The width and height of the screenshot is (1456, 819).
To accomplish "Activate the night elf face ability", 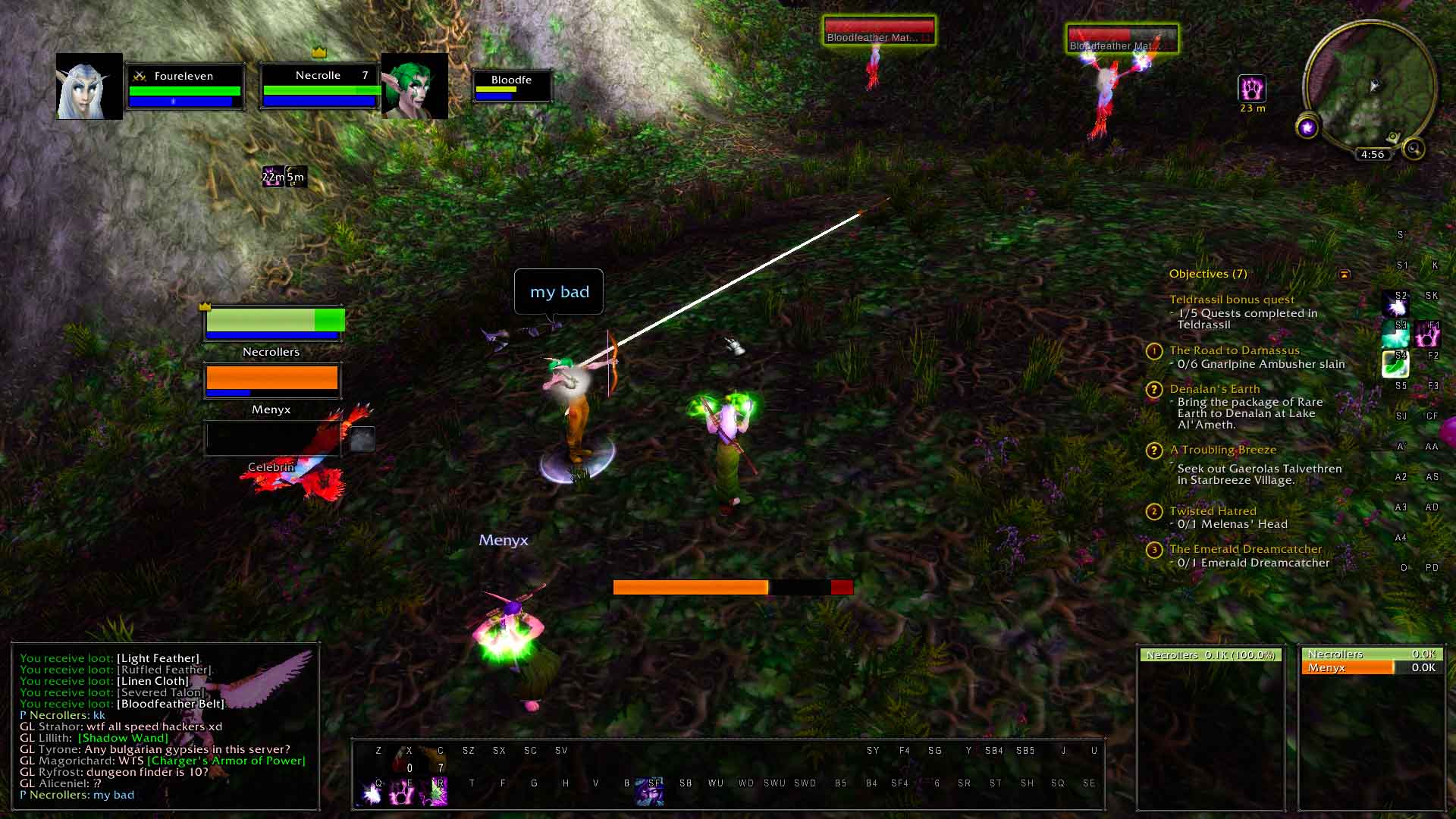I will click(x=650, y=792).
